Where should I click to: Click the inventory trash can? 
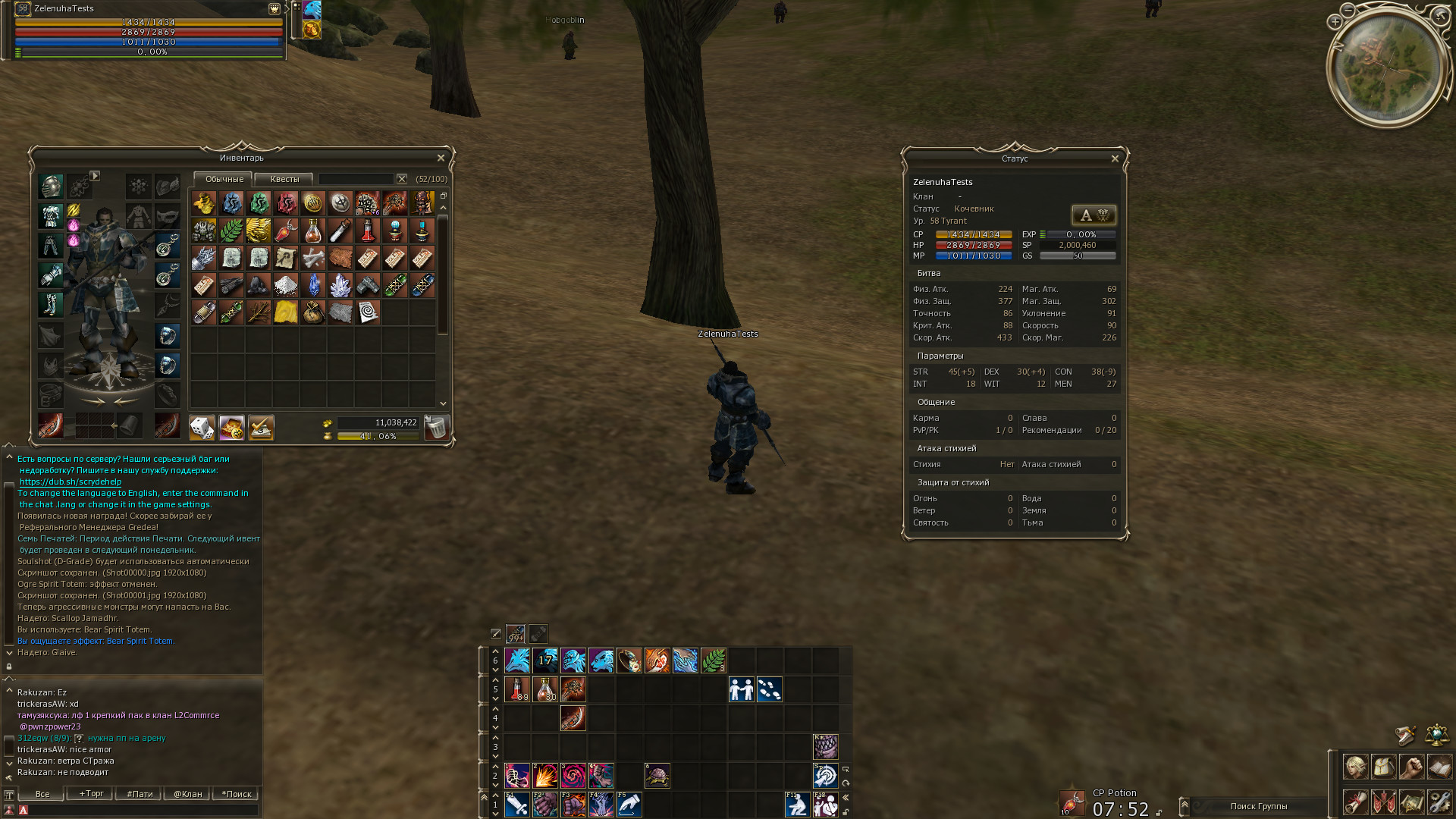point(436,428)
